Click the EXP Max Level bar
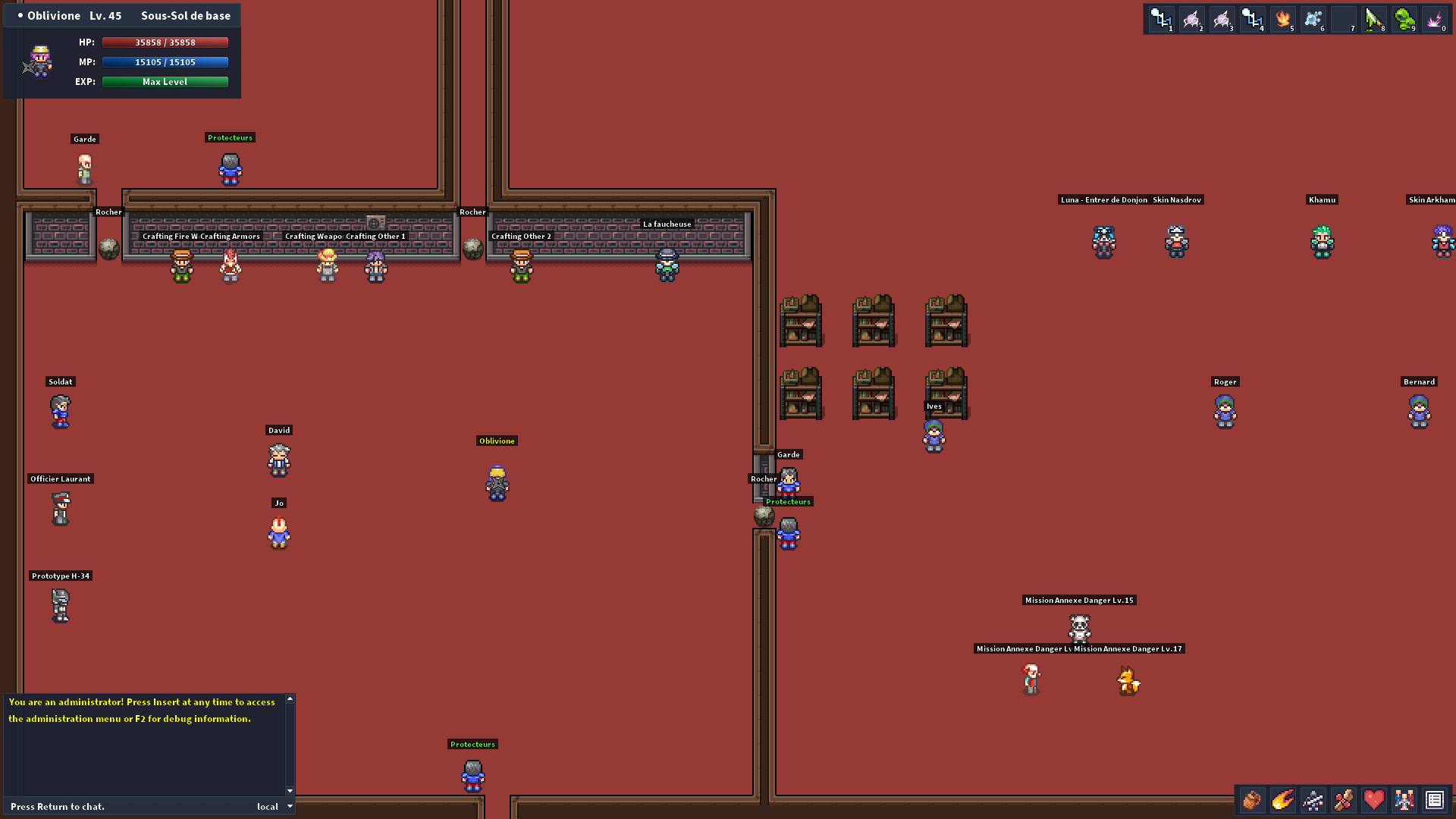Viewport: 1456px width, 819px height. pos(165,81)
